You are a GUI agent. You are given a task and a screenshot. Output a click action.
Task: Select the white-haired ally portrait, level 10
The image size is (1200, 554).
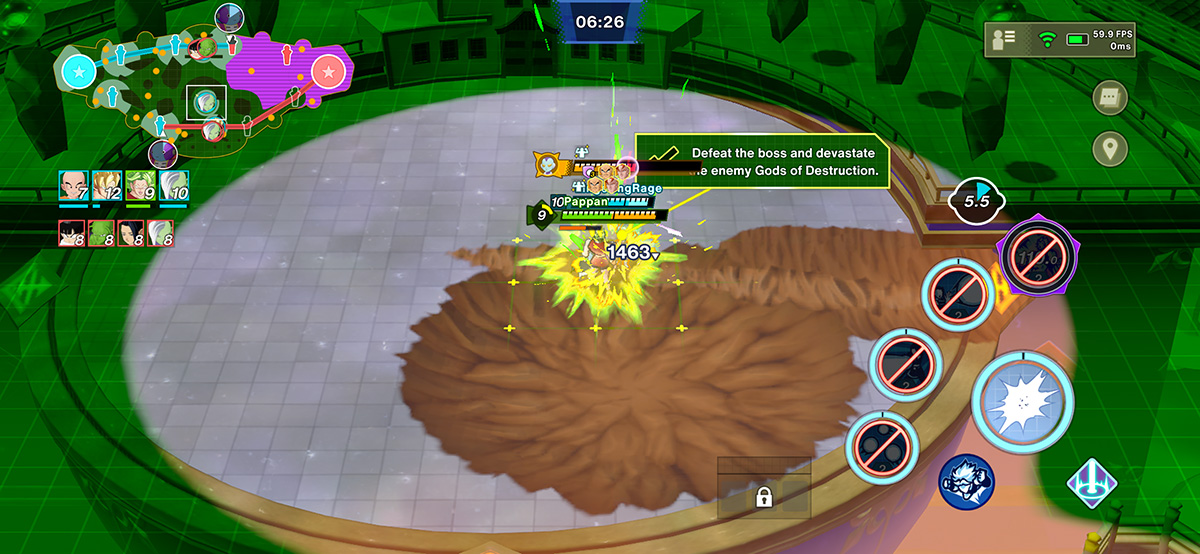(174, 187)
